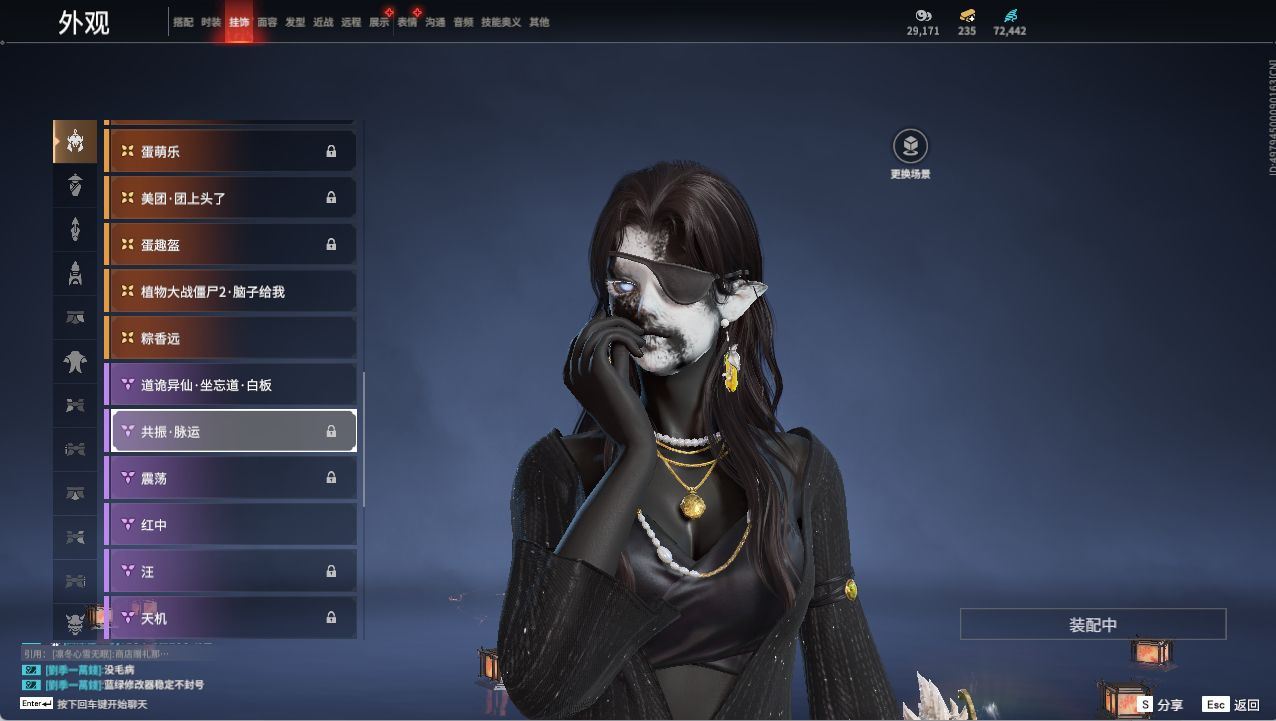Open the 近战 weapon tab

pyautogui.click(x=323, y=22)
